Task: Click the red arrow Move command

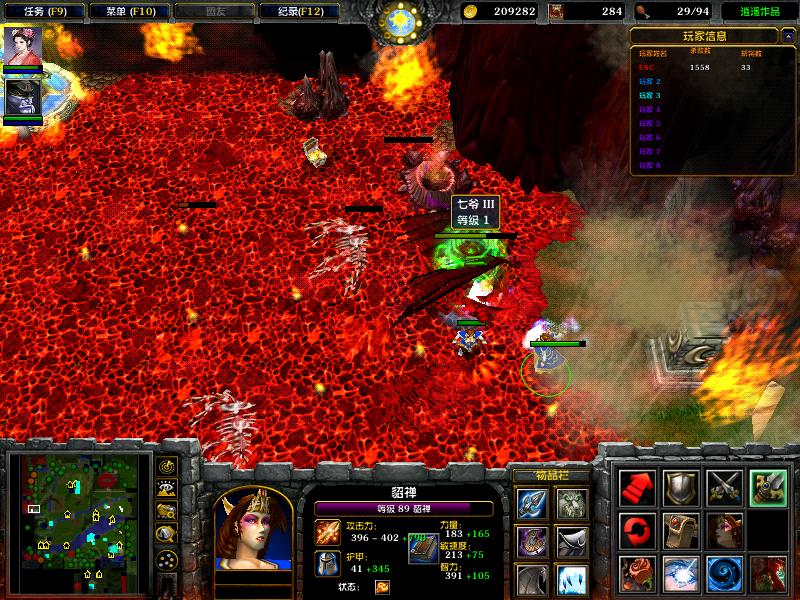Action: click(x=637, y=487)
